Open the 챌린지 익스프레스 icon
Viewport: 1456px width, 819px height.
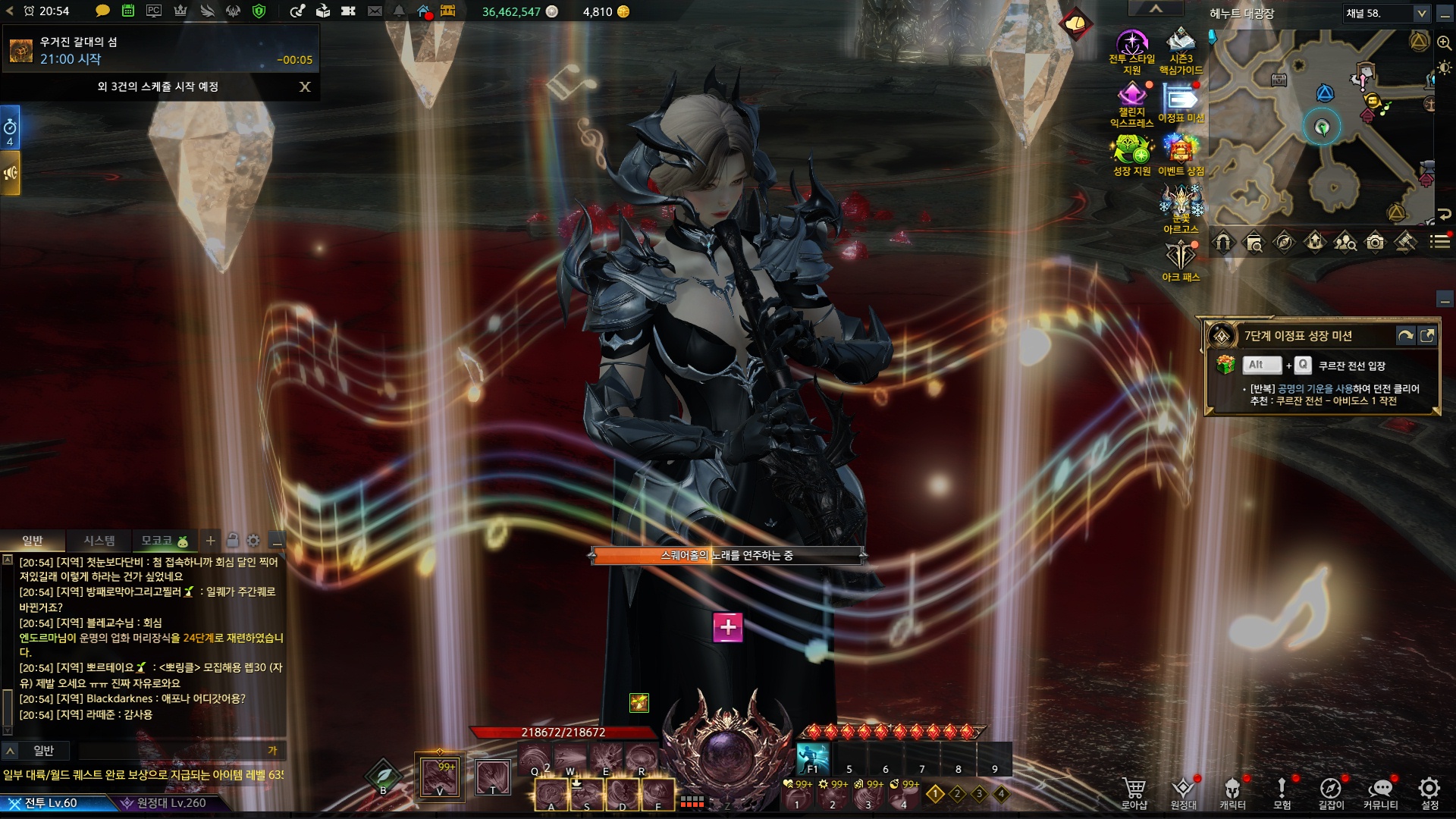click(1131, 102)
